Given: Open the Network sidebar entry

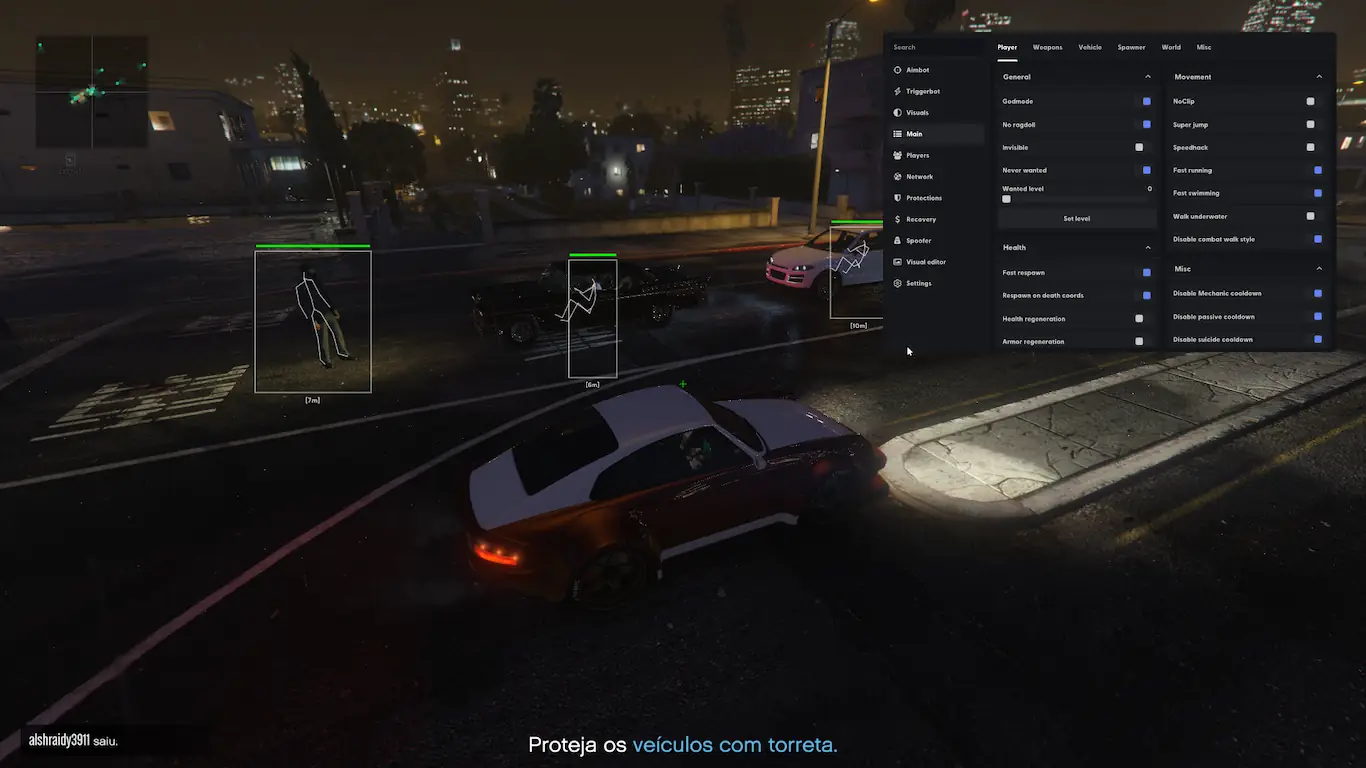Looking at the screenshot, I should 919,177.
